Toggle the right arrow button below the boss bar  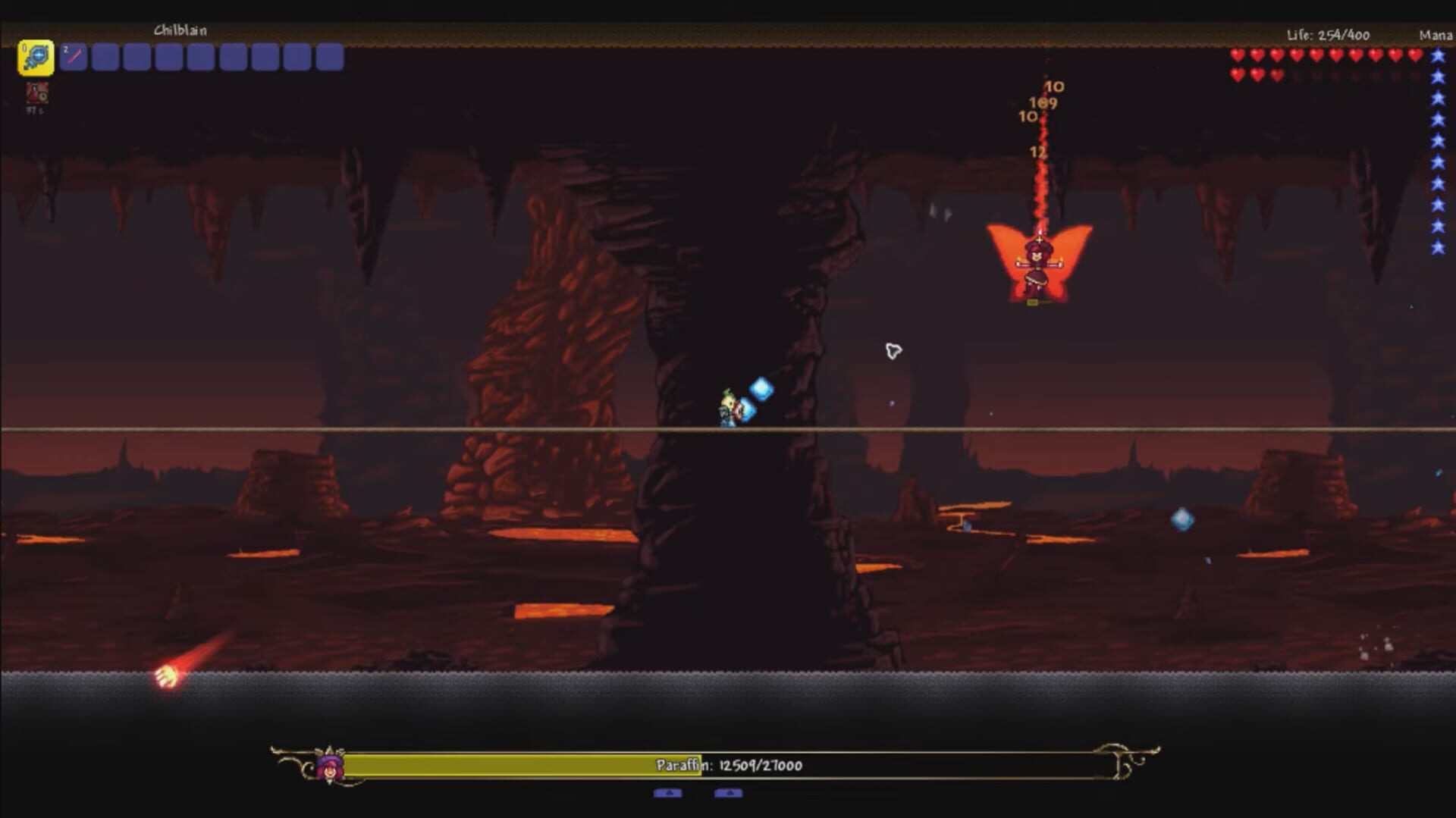[728, 793]
